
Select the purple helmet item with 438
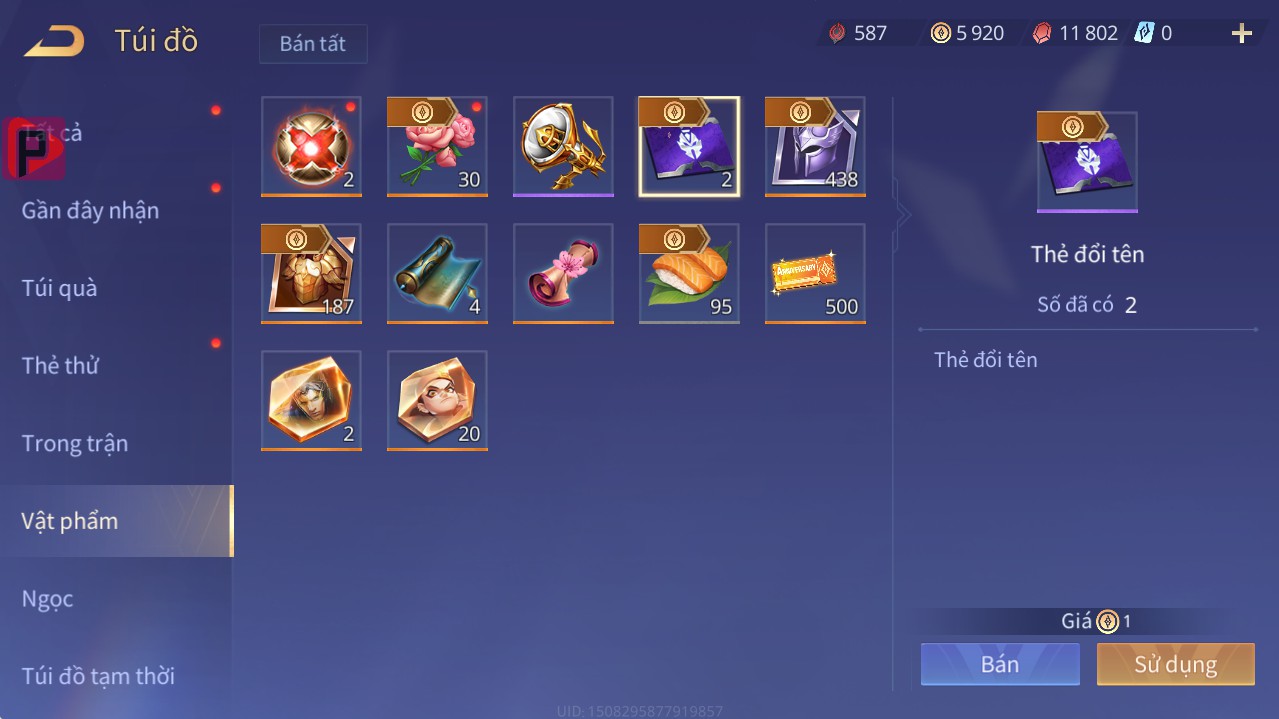[x=815, y=147]
